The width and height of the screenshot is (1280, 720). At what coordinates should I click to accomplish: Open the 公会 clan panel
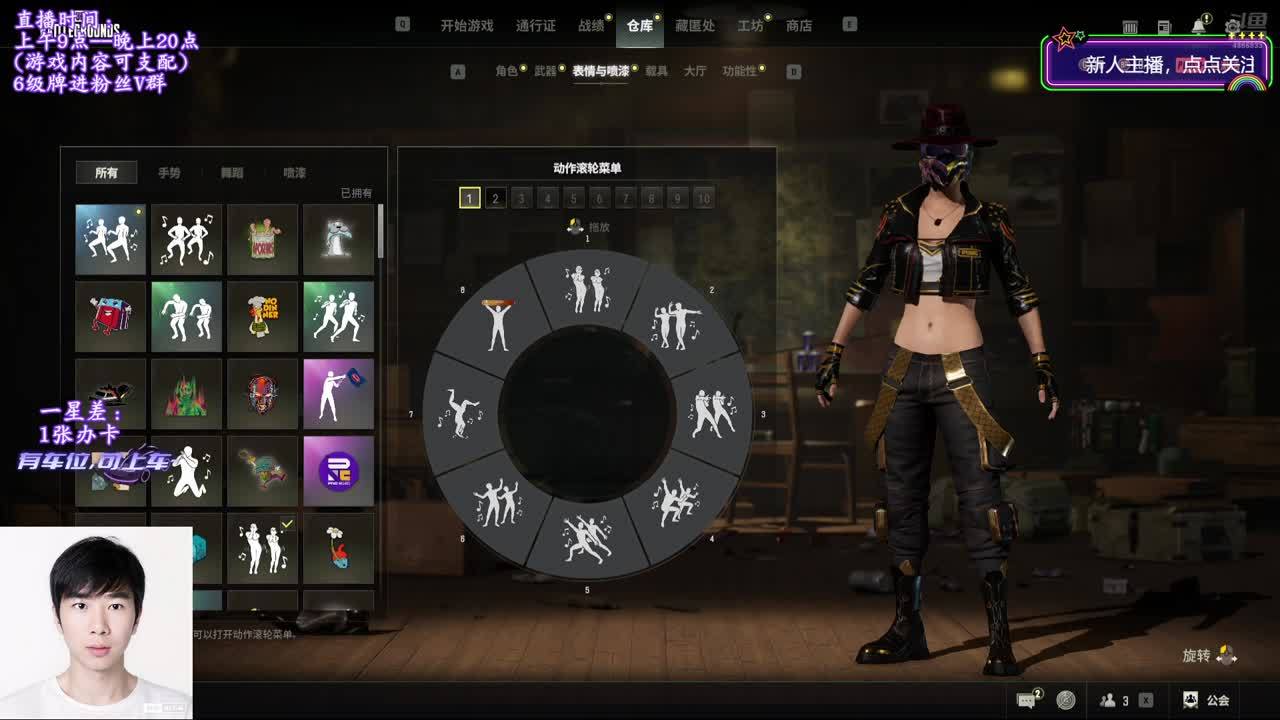pyautogui.click(x=1207, y=700)
